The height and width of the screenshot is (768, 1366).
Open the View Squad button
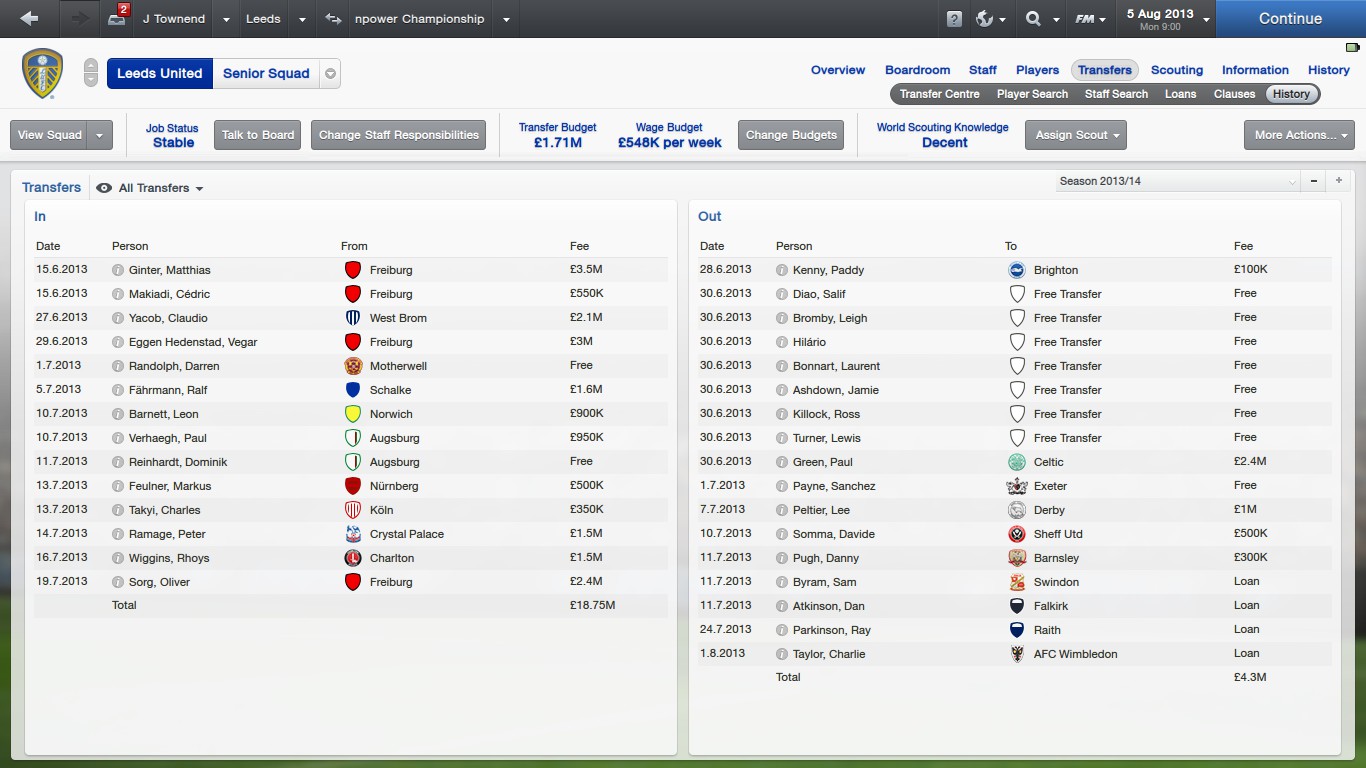pyautogui.click(x=50, y=135)
